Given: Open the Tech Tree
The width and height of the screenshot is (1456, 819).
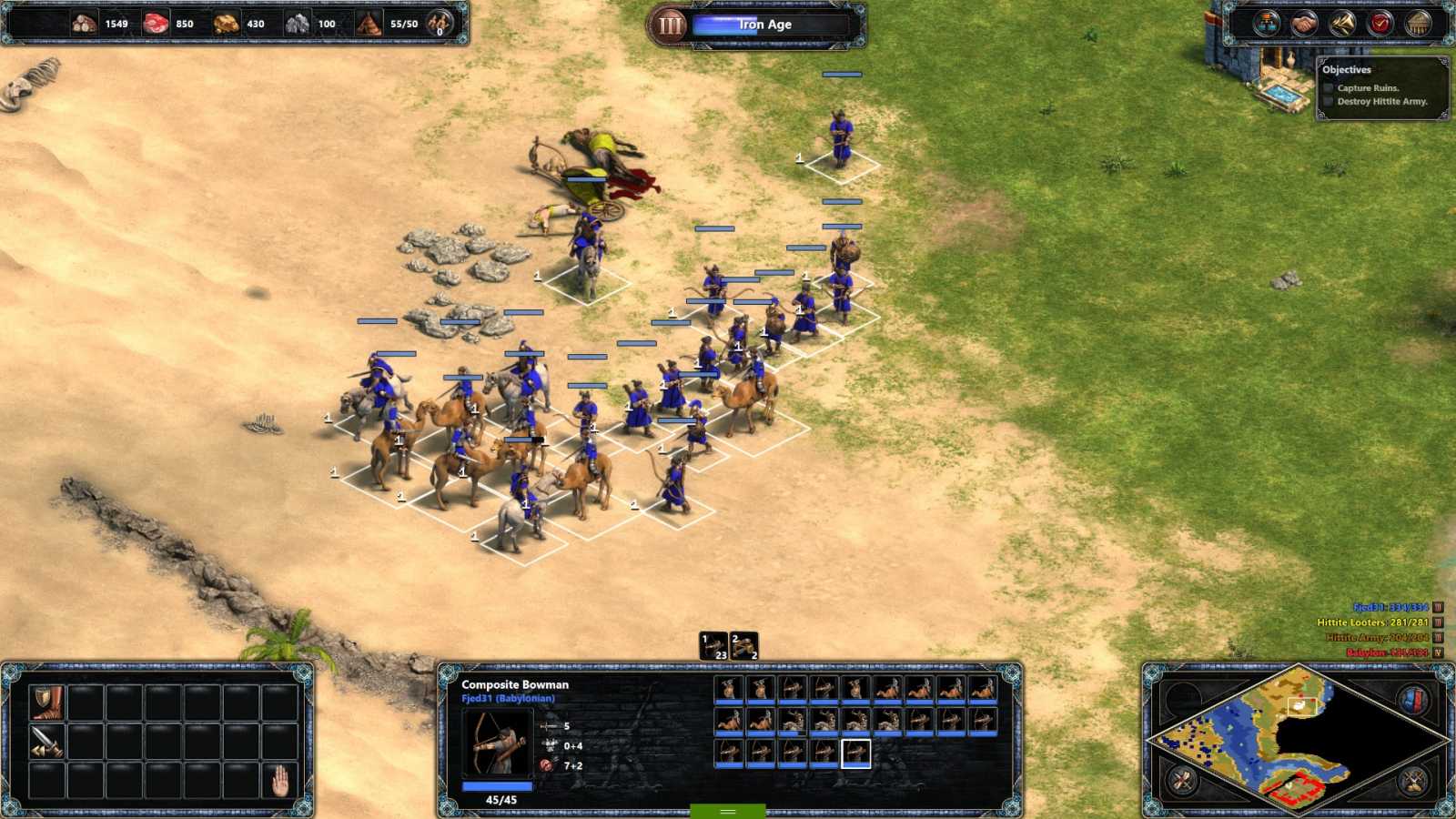Looking at the screenshot, I should pos(1267,21).
